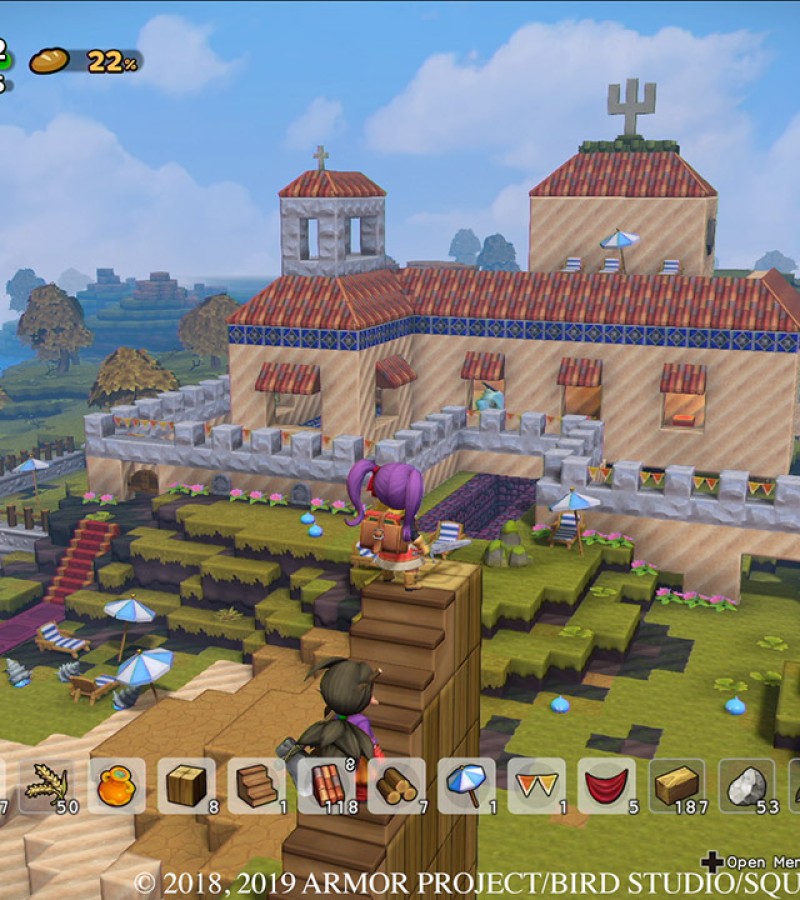Pick the orange bunting flags slot
This screenshot has height=900, width=800.
click(x=537, y=785)
